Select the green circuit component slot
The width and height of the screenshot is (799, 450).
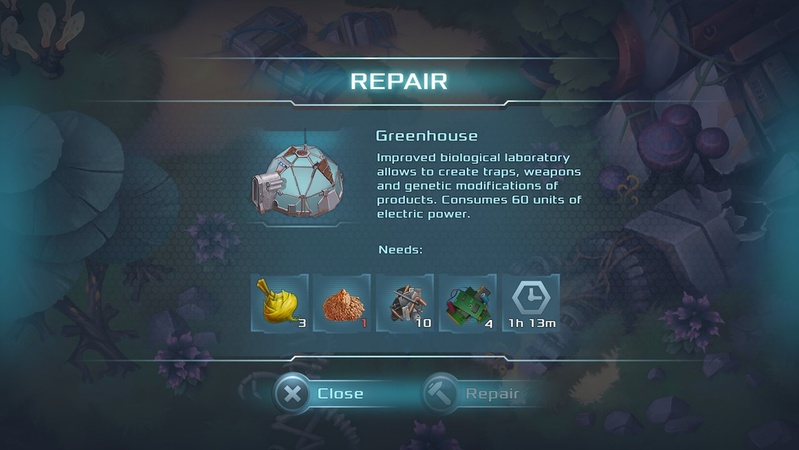[467, 303]
